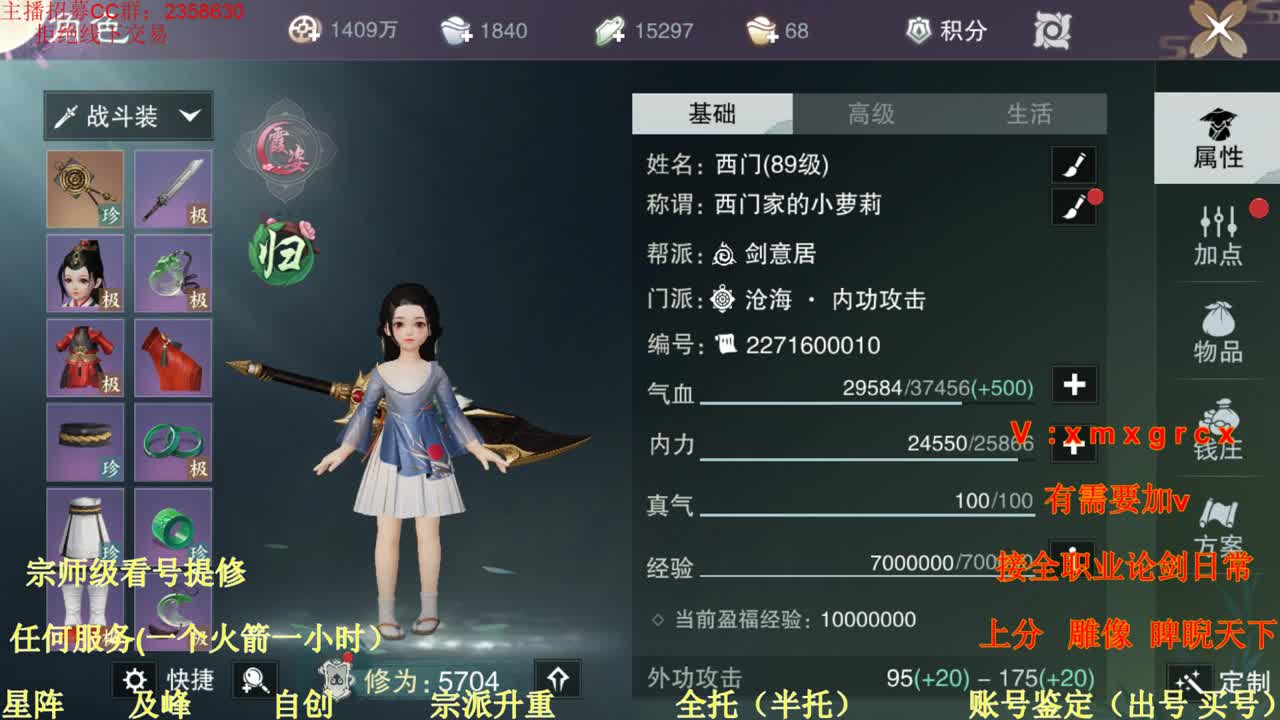
Task: Click the brush edit button beside 称谓
Action: 1073,205
